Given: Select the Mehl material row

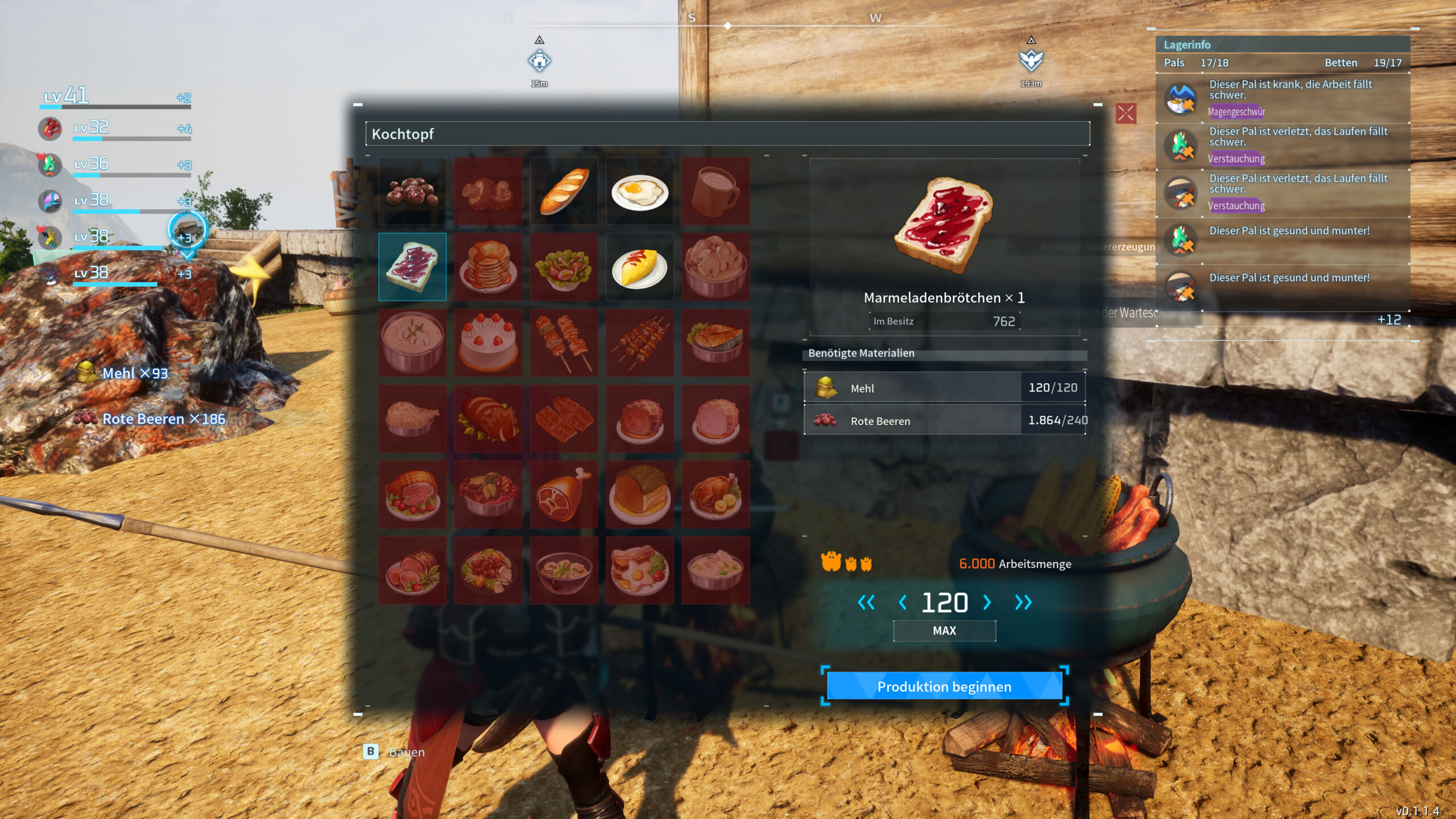Looking at the screenshot, I should coord(944,388).
